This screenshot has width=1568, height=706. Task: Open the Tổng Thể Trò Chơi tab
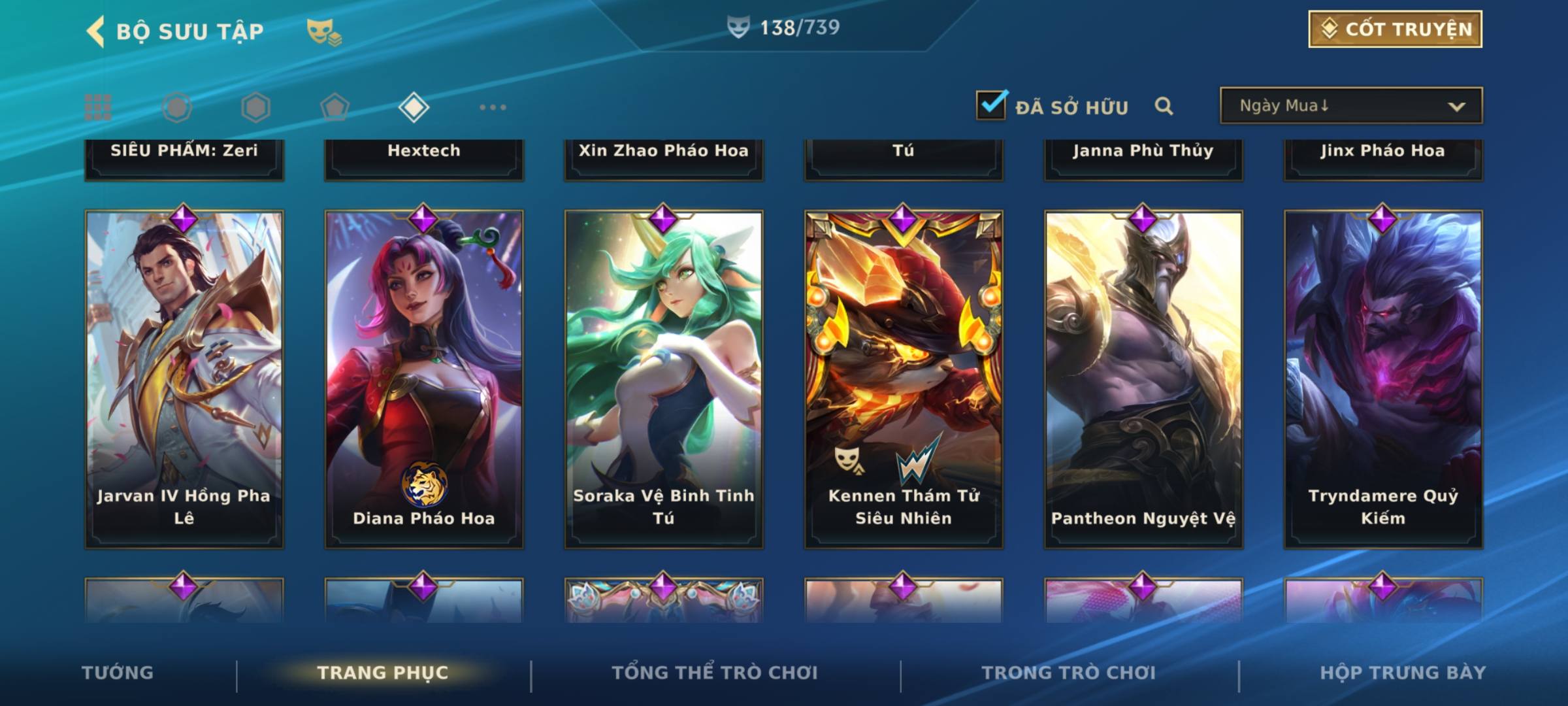(x=715, y=673)
